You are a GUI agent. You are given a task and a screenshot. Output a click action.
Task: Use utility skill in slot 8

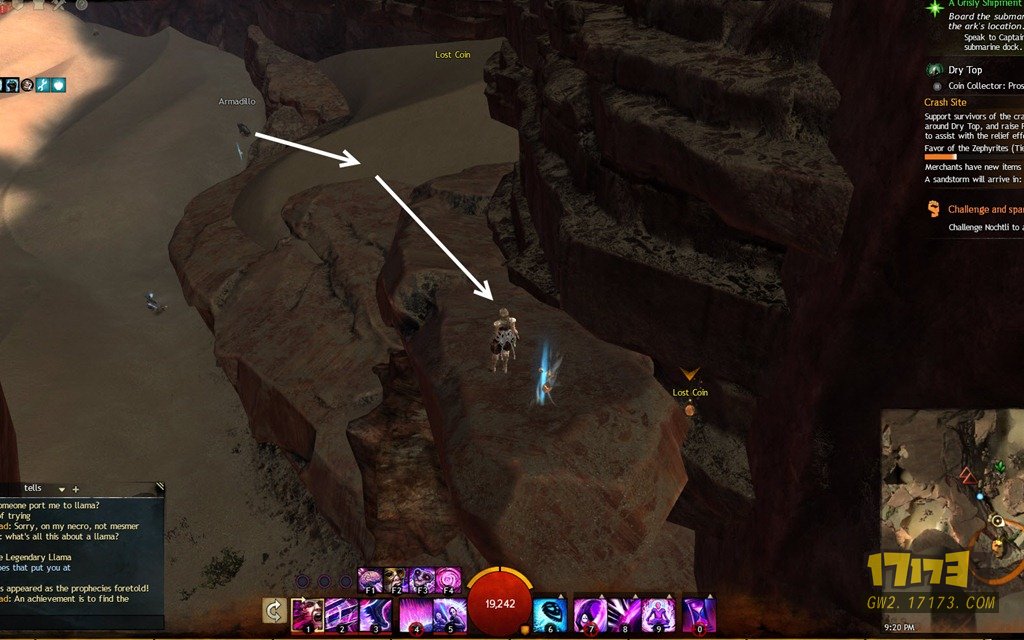[626, 613]
